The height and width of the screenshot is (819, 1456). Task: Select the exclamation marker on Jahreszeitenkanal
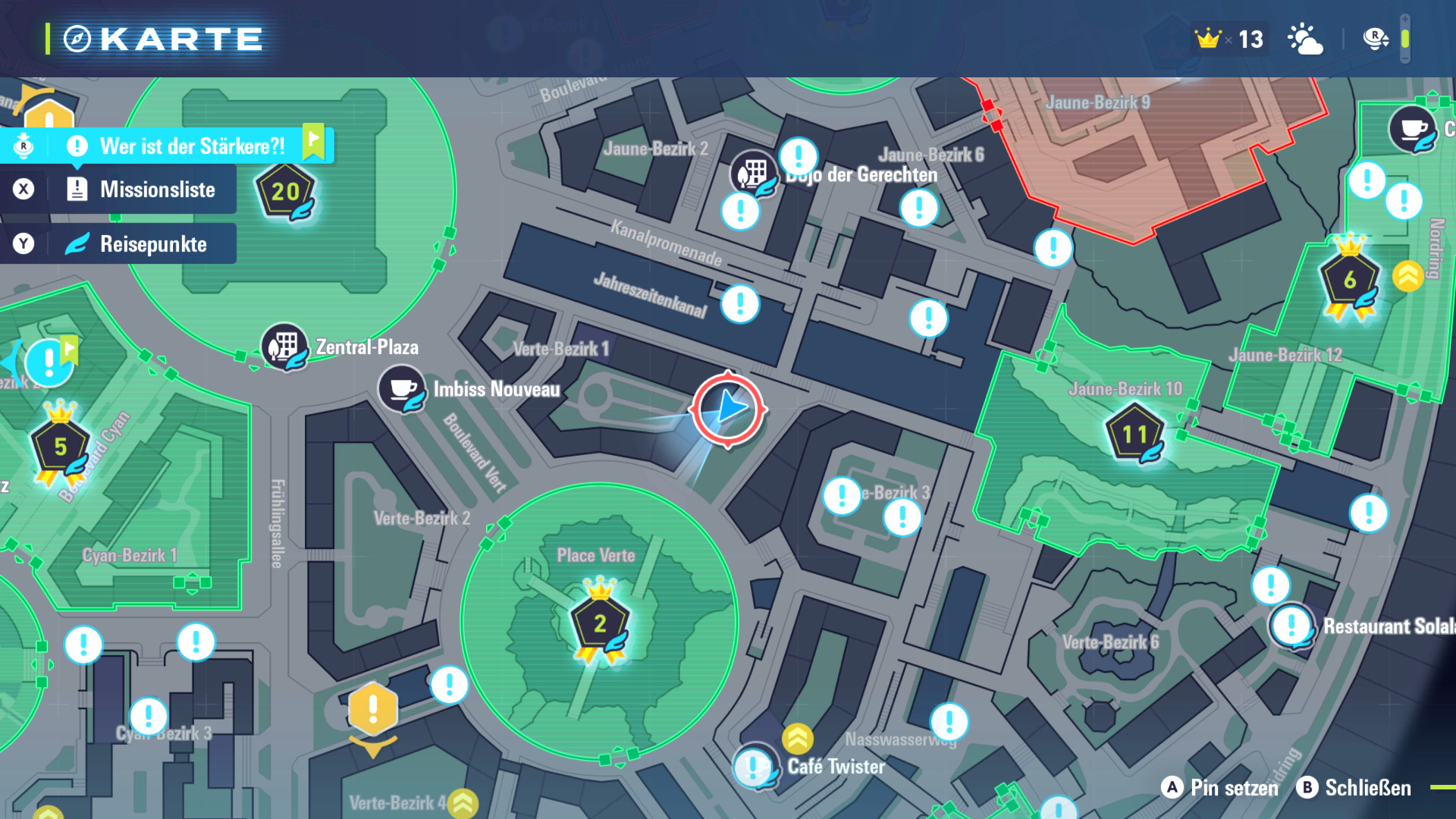(740, 304)
